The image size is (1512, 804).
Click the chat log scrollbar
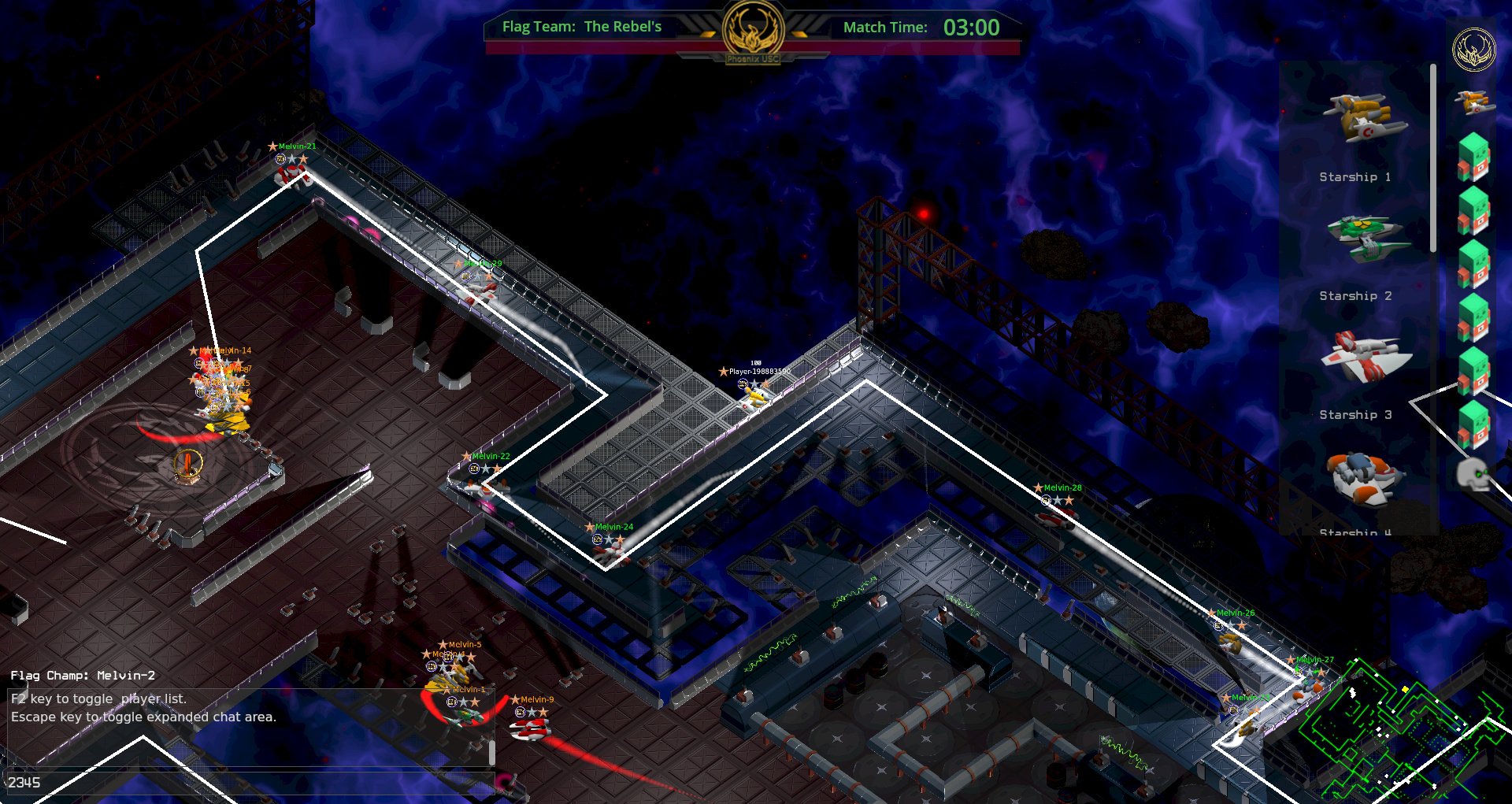point(492,752)
